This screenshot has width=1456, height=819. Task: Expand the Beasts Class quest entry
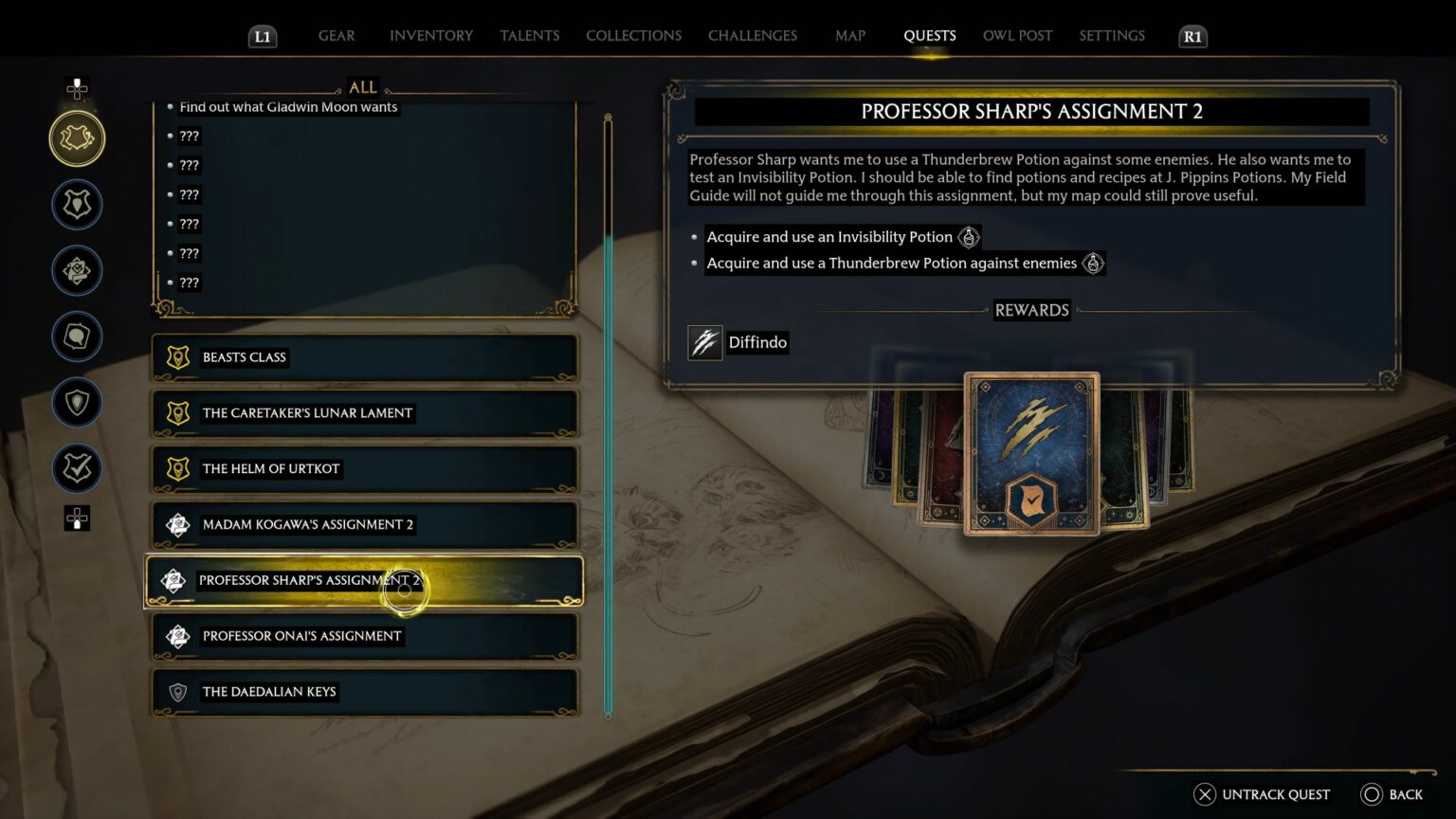[363, 357]
